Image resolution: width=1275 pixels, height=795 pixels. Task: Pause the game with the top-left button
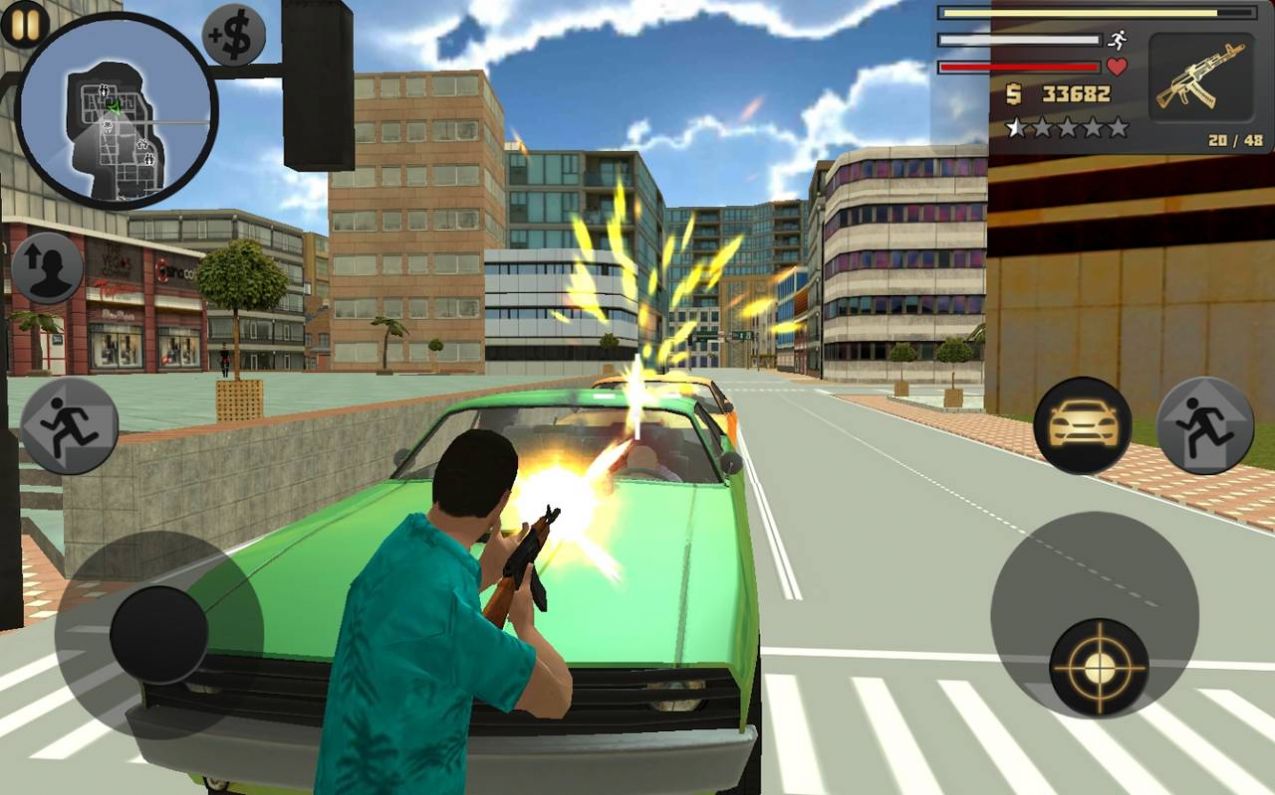click(x=24, y=23)
